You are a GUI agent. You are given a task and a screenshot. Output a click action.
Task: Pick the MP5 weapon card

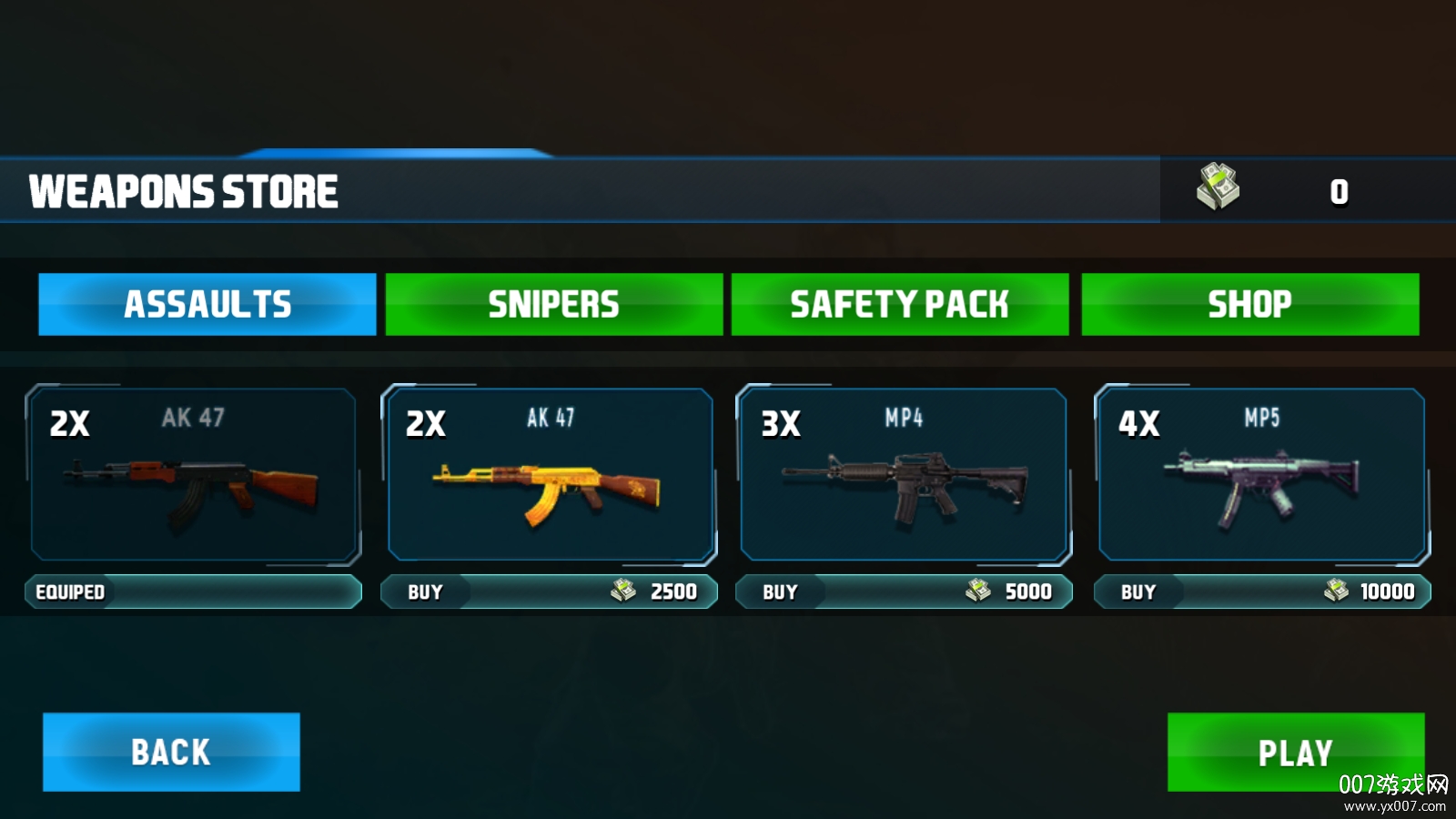pyautogui.click(x=1261, y=475)
